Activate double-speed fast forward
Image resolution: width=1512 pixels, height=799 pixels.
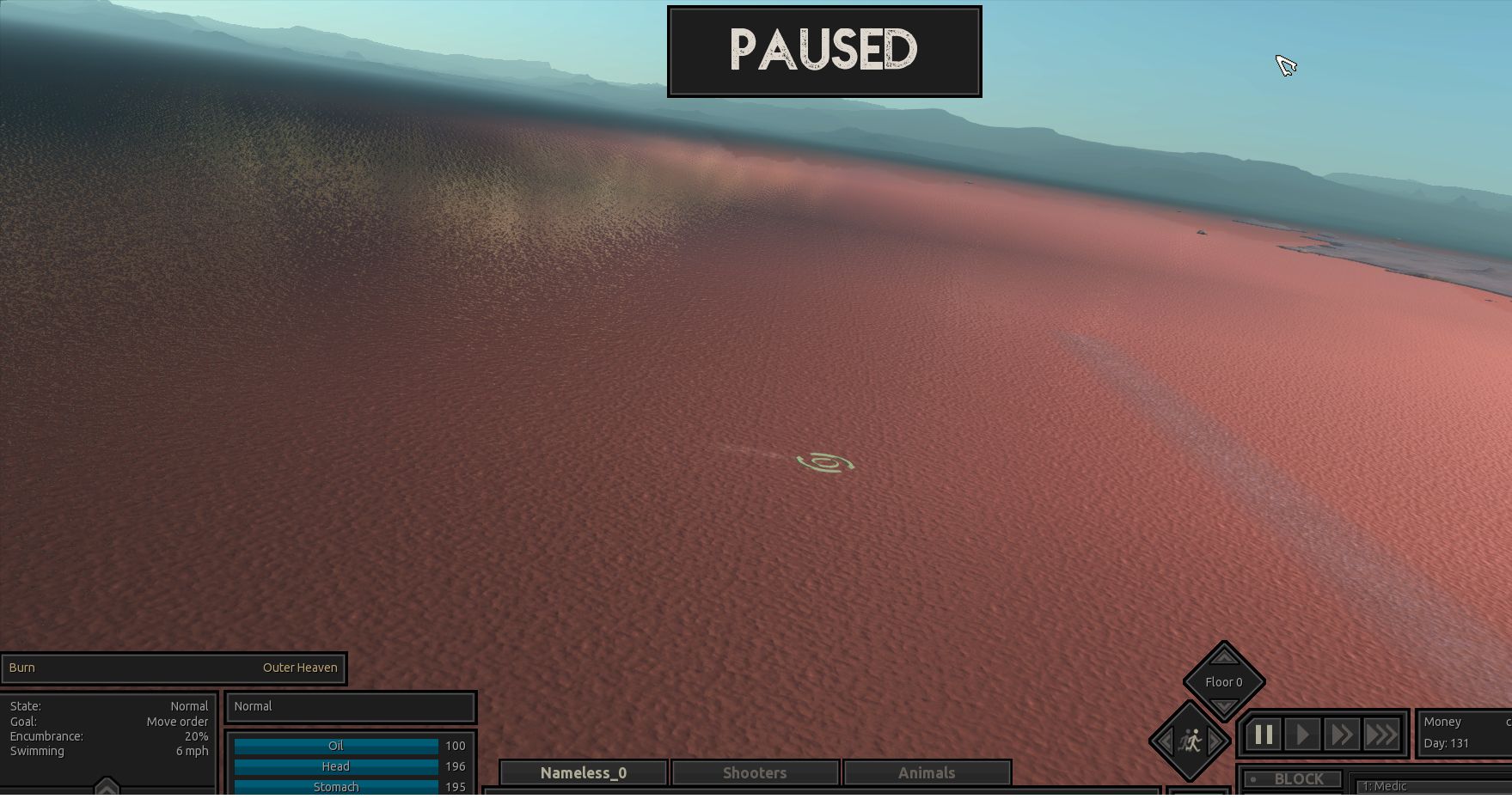[x=1342, y=735]
